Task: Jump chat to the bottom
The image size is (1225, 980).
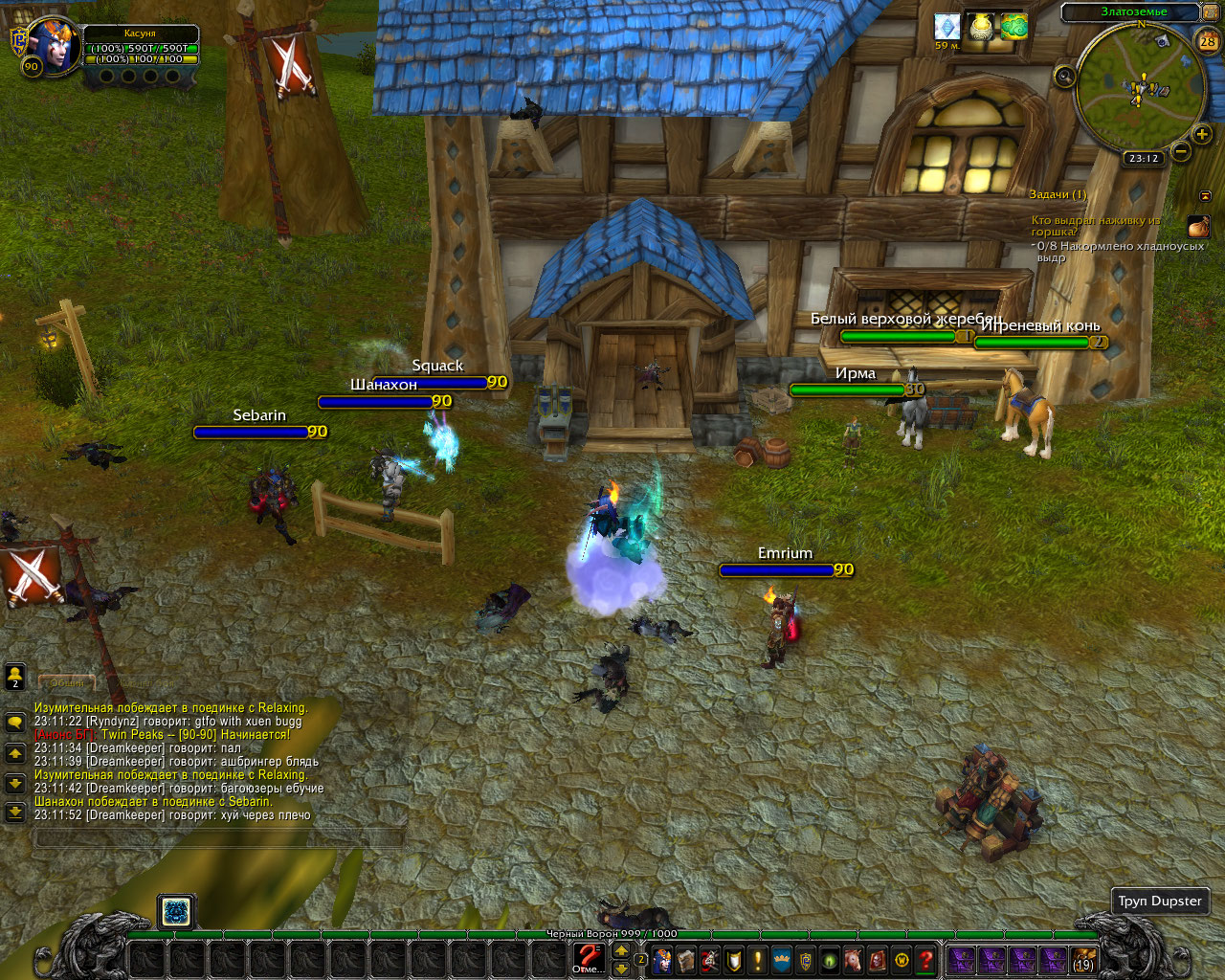Action: click(x=15, y=813)
